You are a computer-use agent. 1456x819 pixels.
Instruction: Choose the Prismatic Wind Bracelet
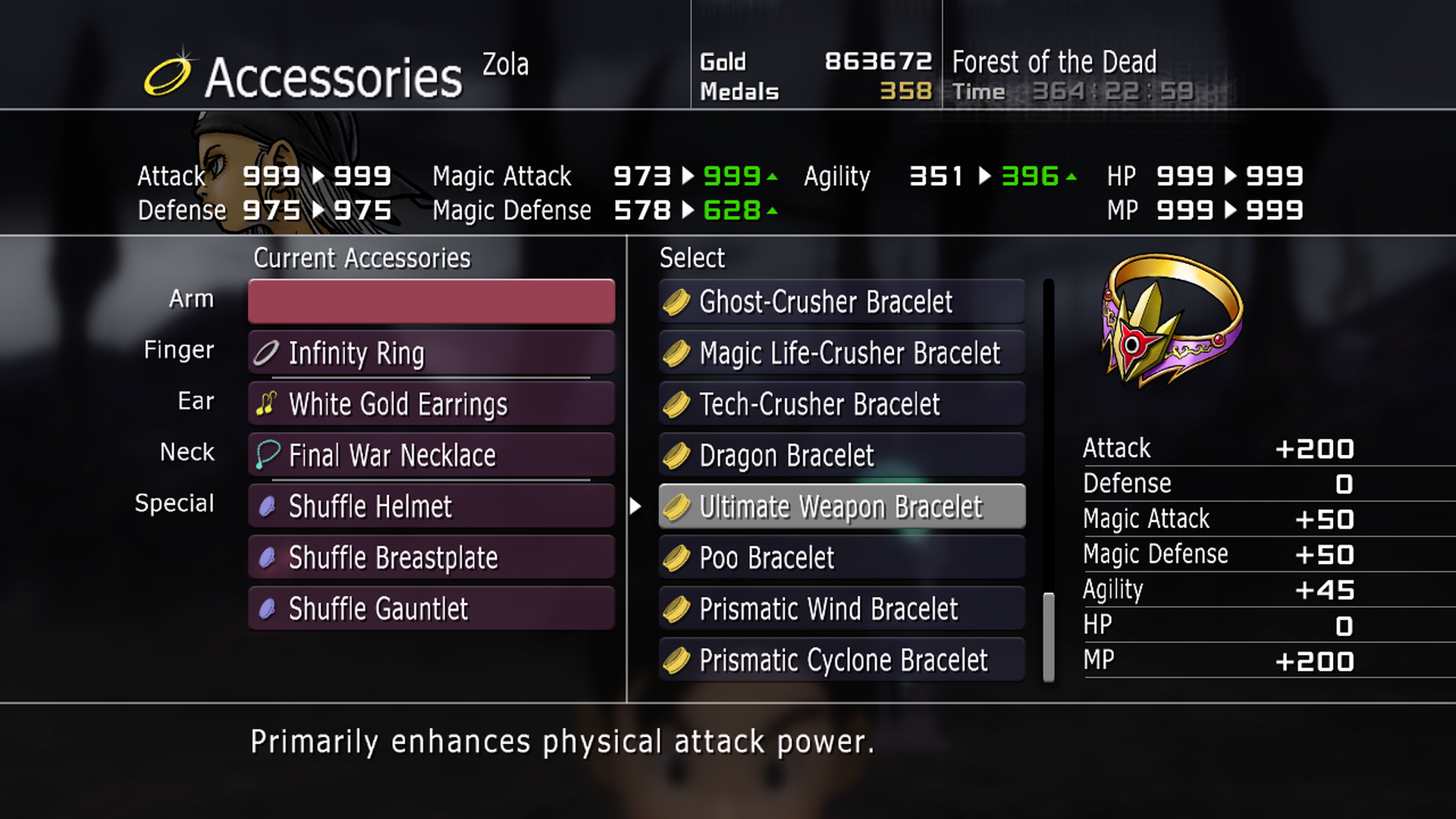point(842,609)
